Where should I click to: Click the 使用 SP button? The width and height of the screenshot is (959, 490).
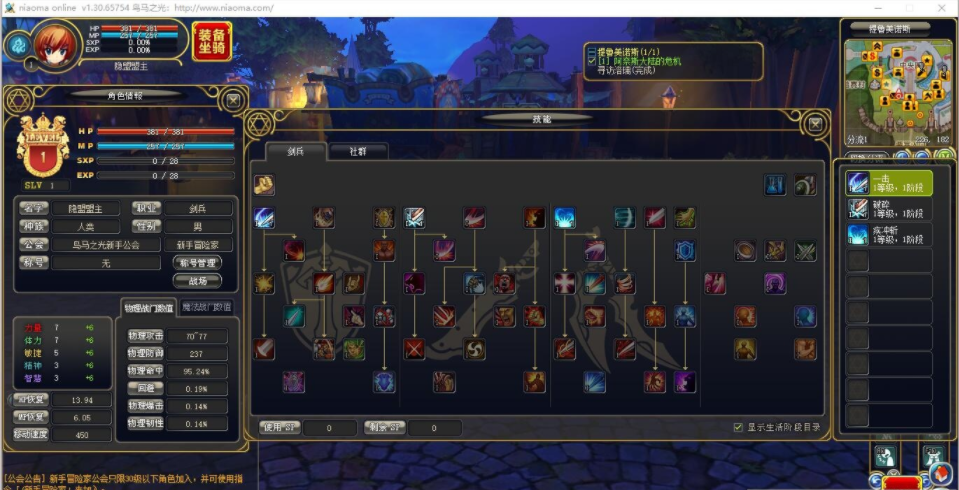273,428
